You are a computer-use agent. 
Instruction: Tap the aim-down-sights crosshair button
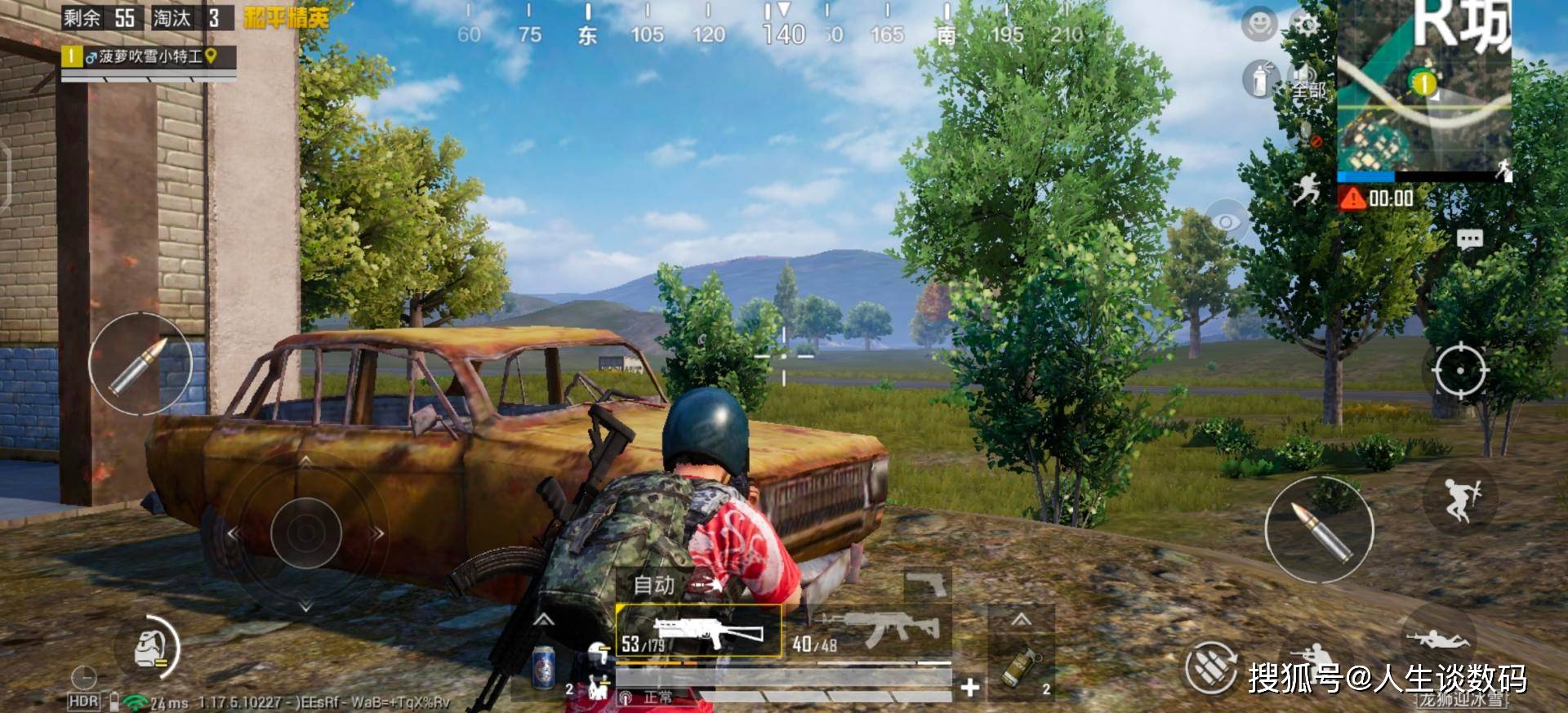point(1460,371)
